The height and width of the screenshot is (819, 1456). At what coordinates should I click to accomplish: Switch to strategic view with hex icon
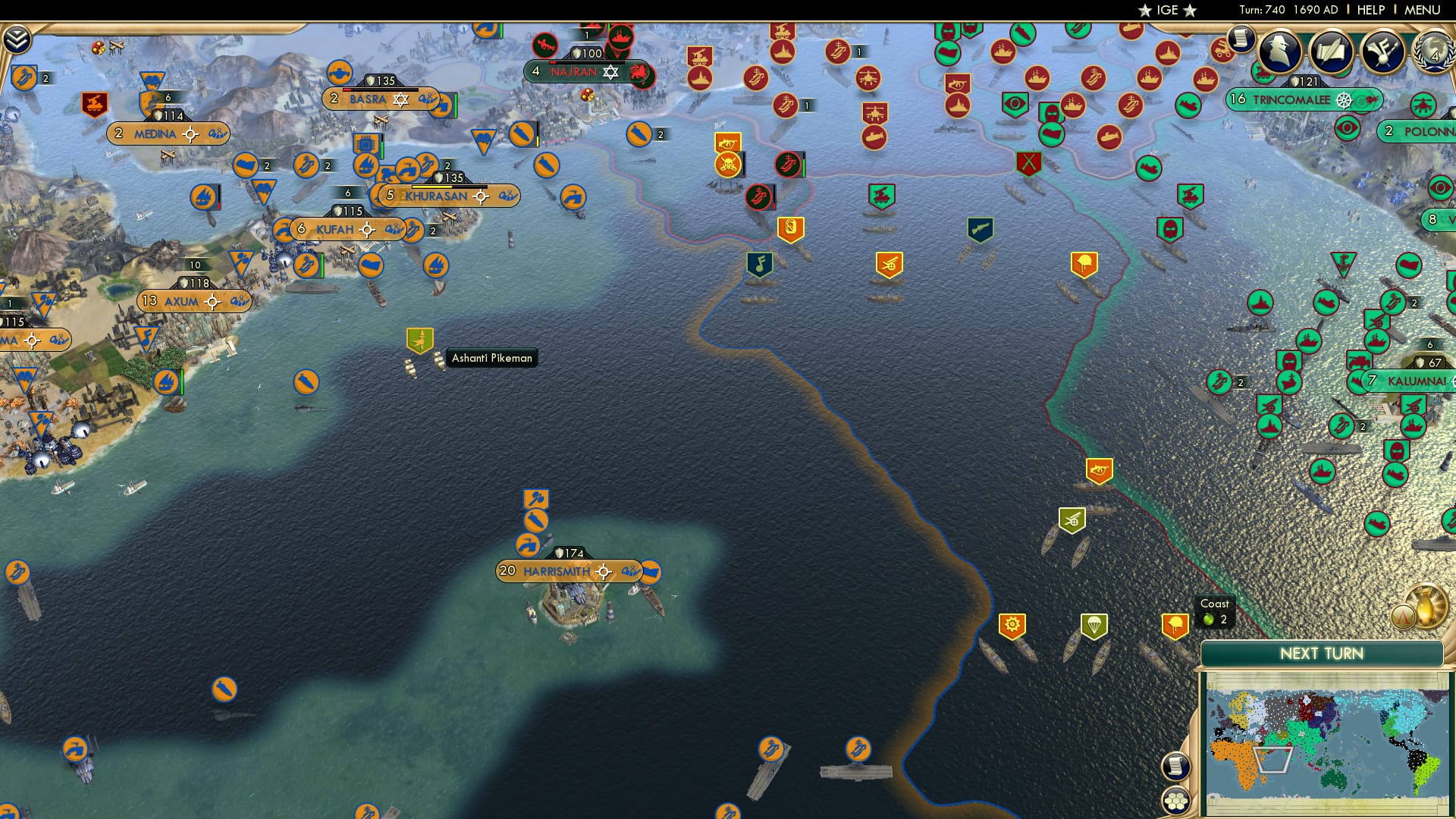coord(1175,801)
